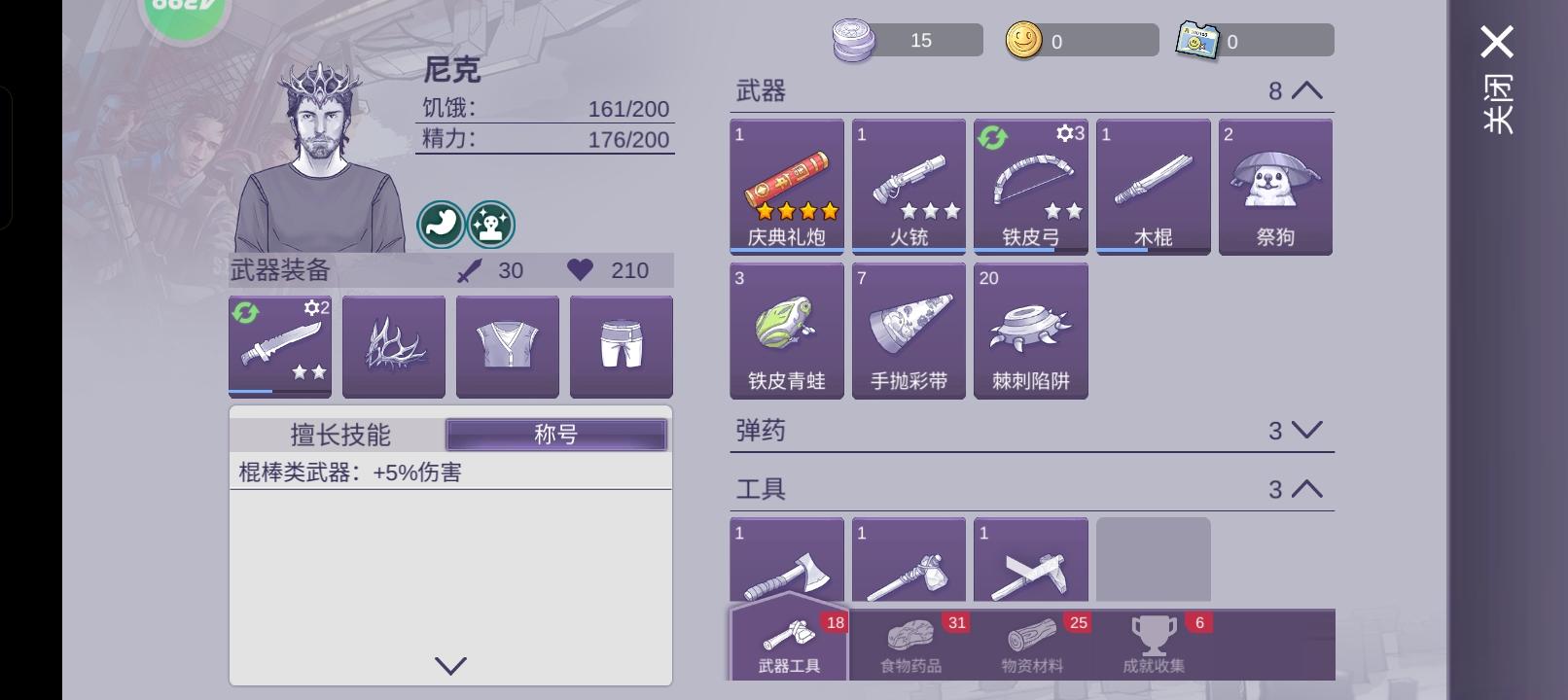The width and height of the screenshot is (1568, 700).
Task: Click the coin currency counter at top
Action: tap(1080, 40)
